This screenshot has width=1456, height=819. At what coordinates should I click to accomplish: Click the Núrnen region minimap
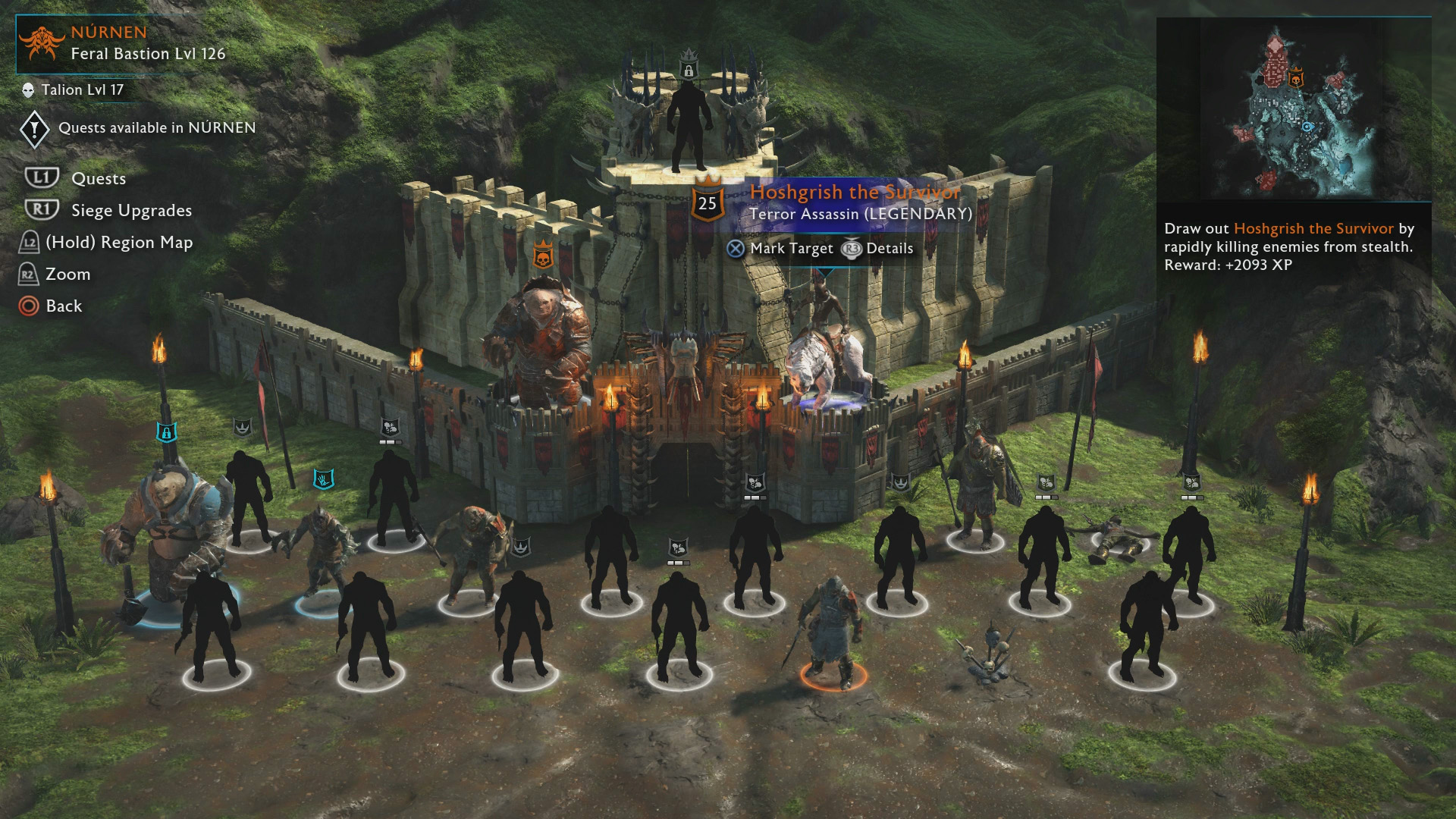[x=1293, y=110]
